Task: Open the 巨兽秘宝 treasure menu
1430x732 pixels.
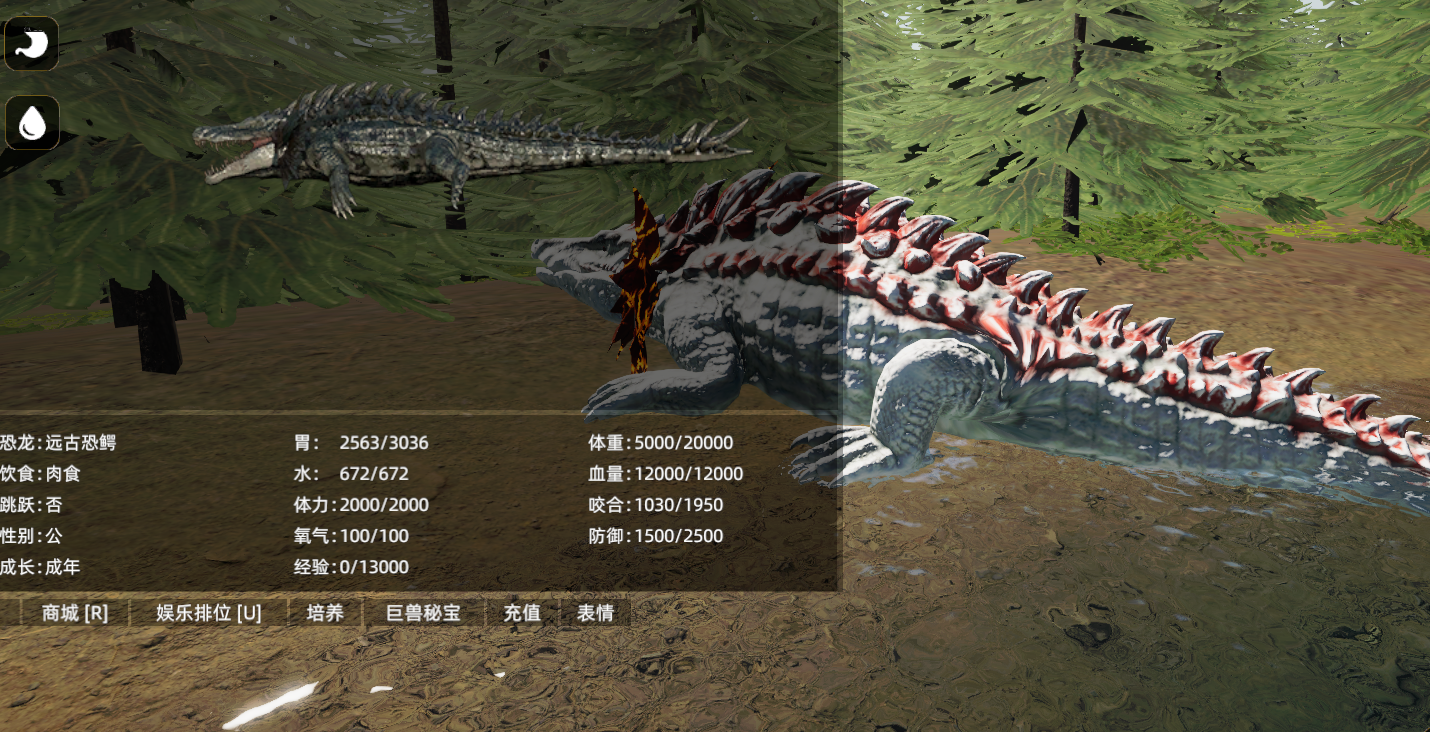Action: point(423,613)
